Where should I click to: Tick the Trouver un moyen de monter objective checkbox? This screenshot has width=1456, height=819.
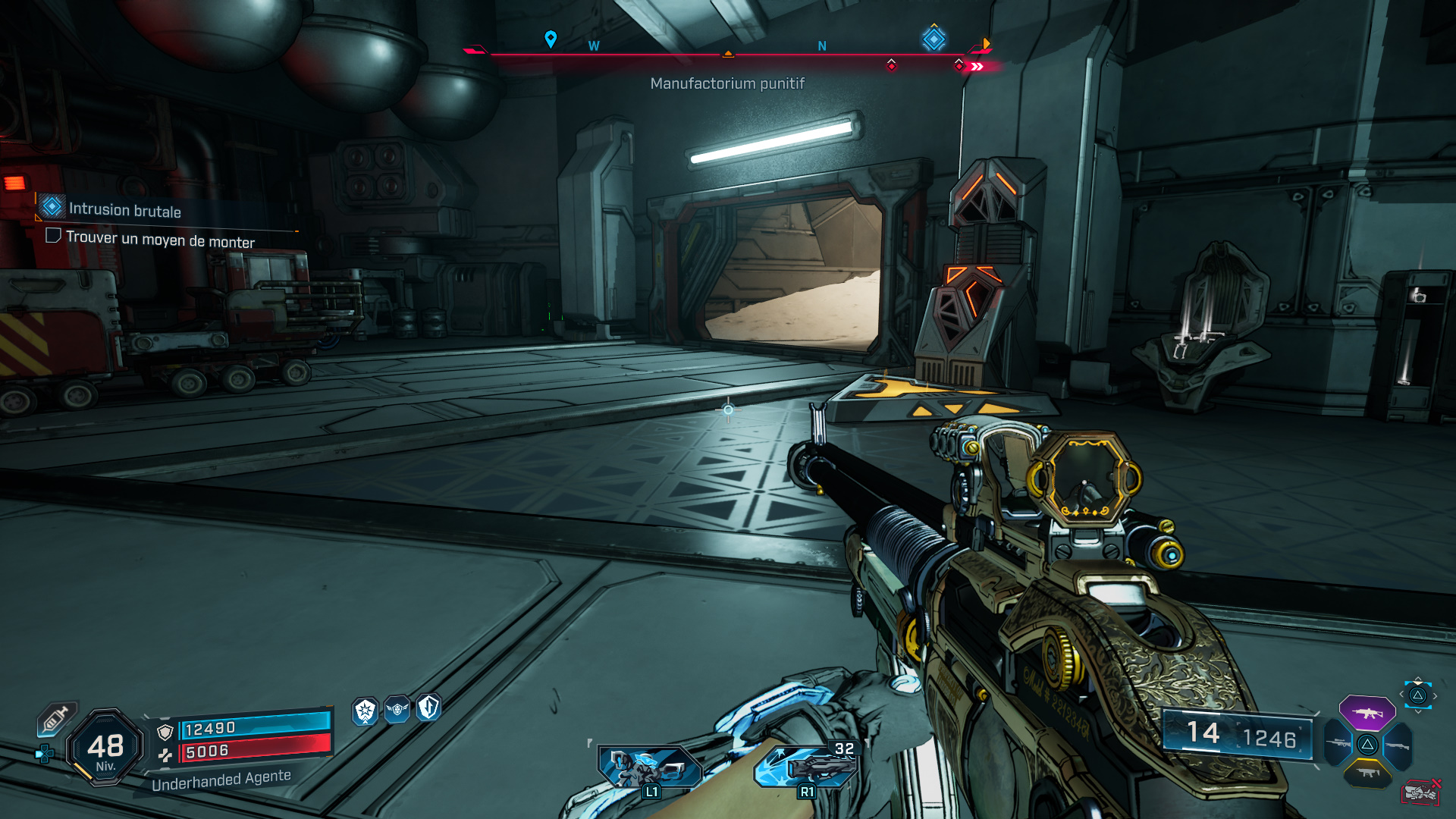coord(53,236)
